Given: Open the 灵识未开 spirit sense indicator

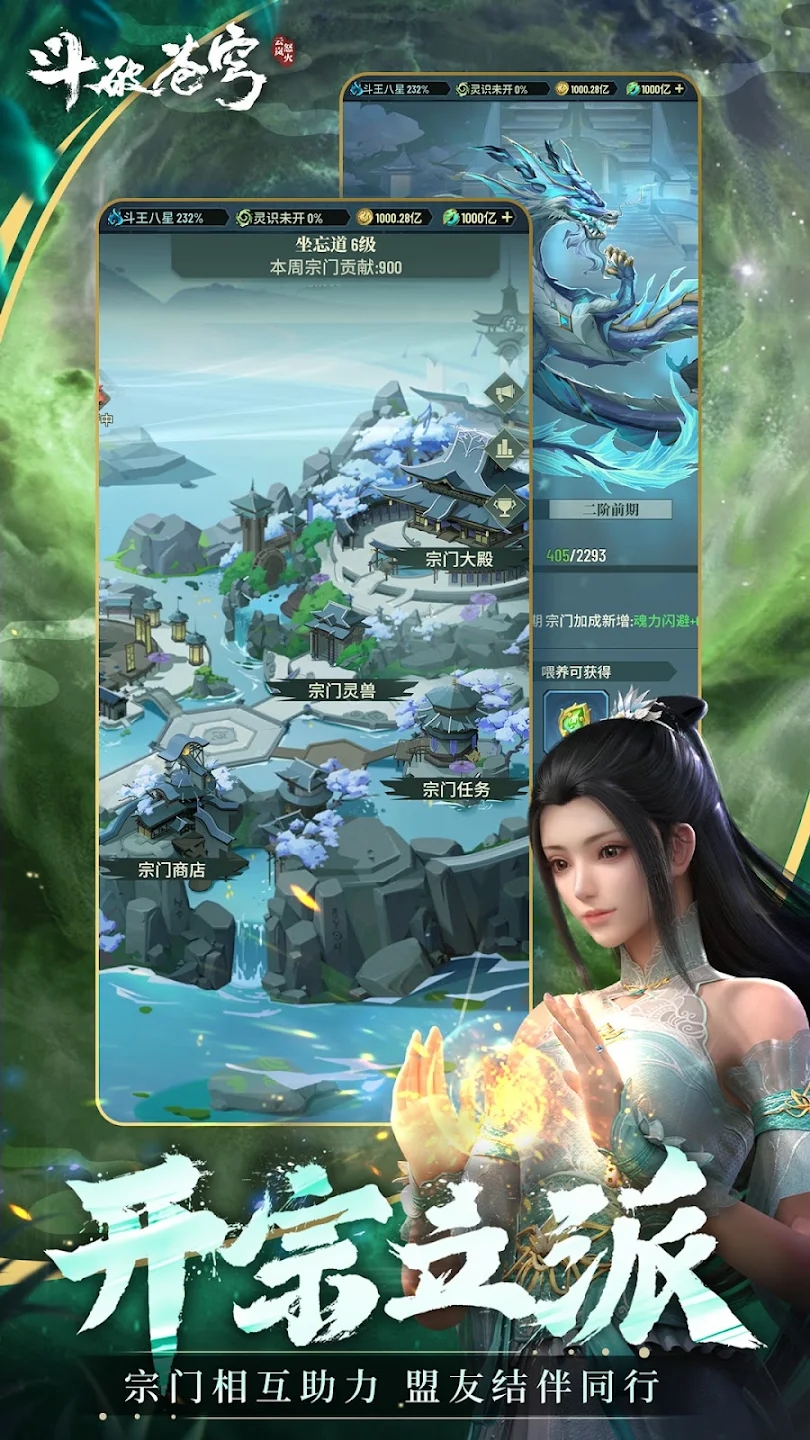Looking at the screenshot, I should (280, 217).
